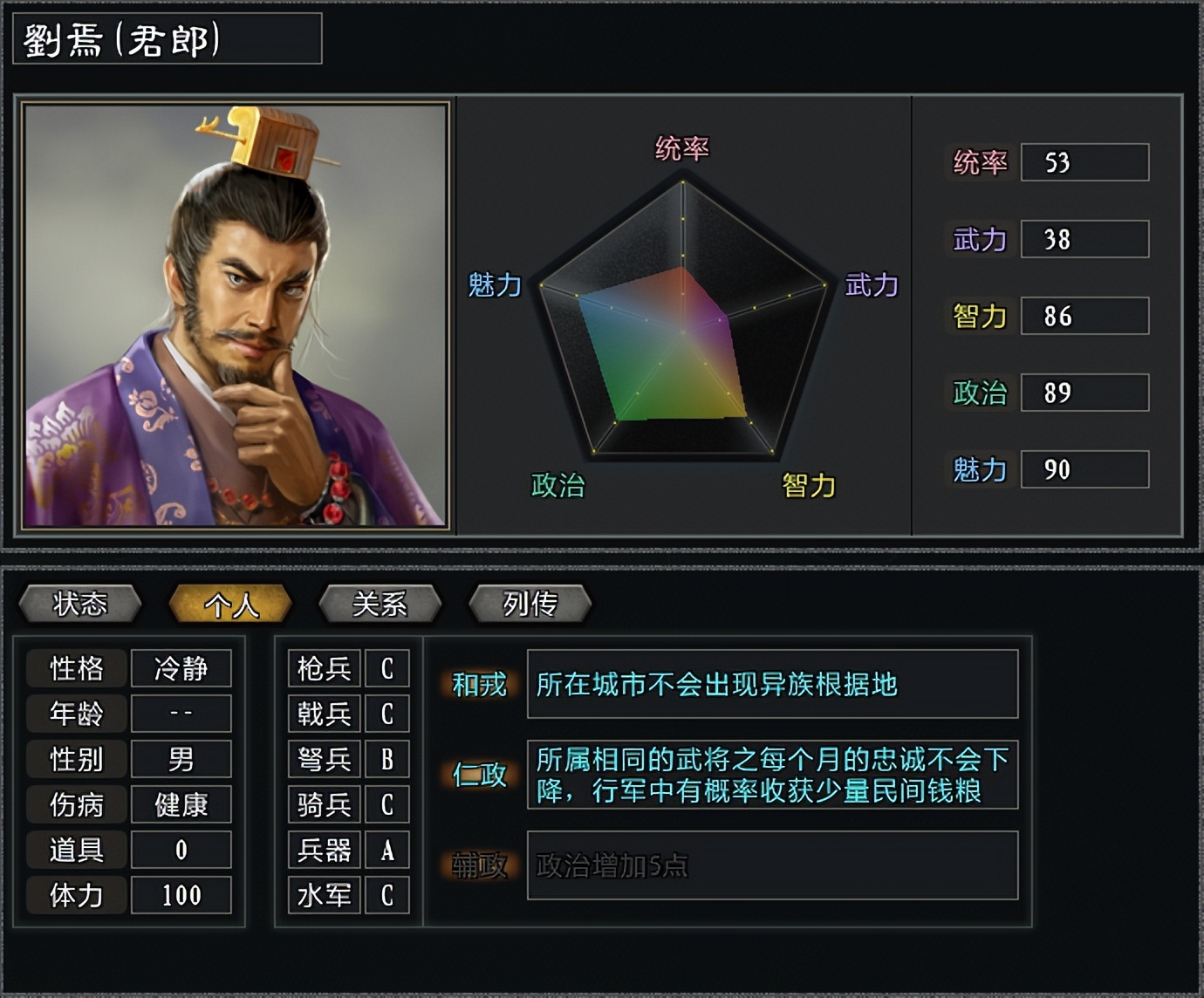Select the 魅力 stat label
Screen dimensions: 1204x998
(981, 469)
